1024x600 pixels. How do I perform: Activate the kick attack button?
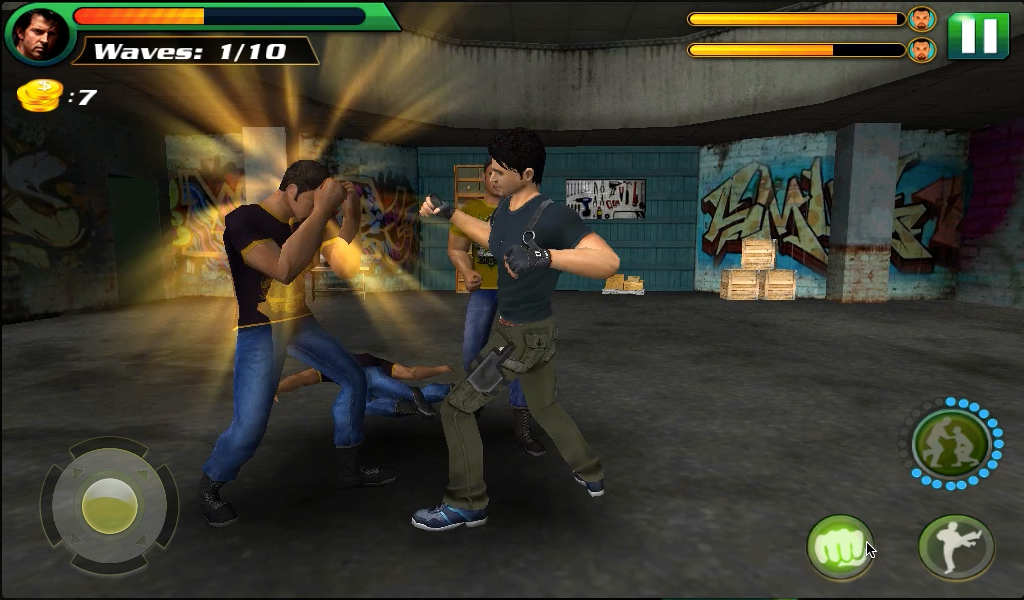[x=955, y=547]
